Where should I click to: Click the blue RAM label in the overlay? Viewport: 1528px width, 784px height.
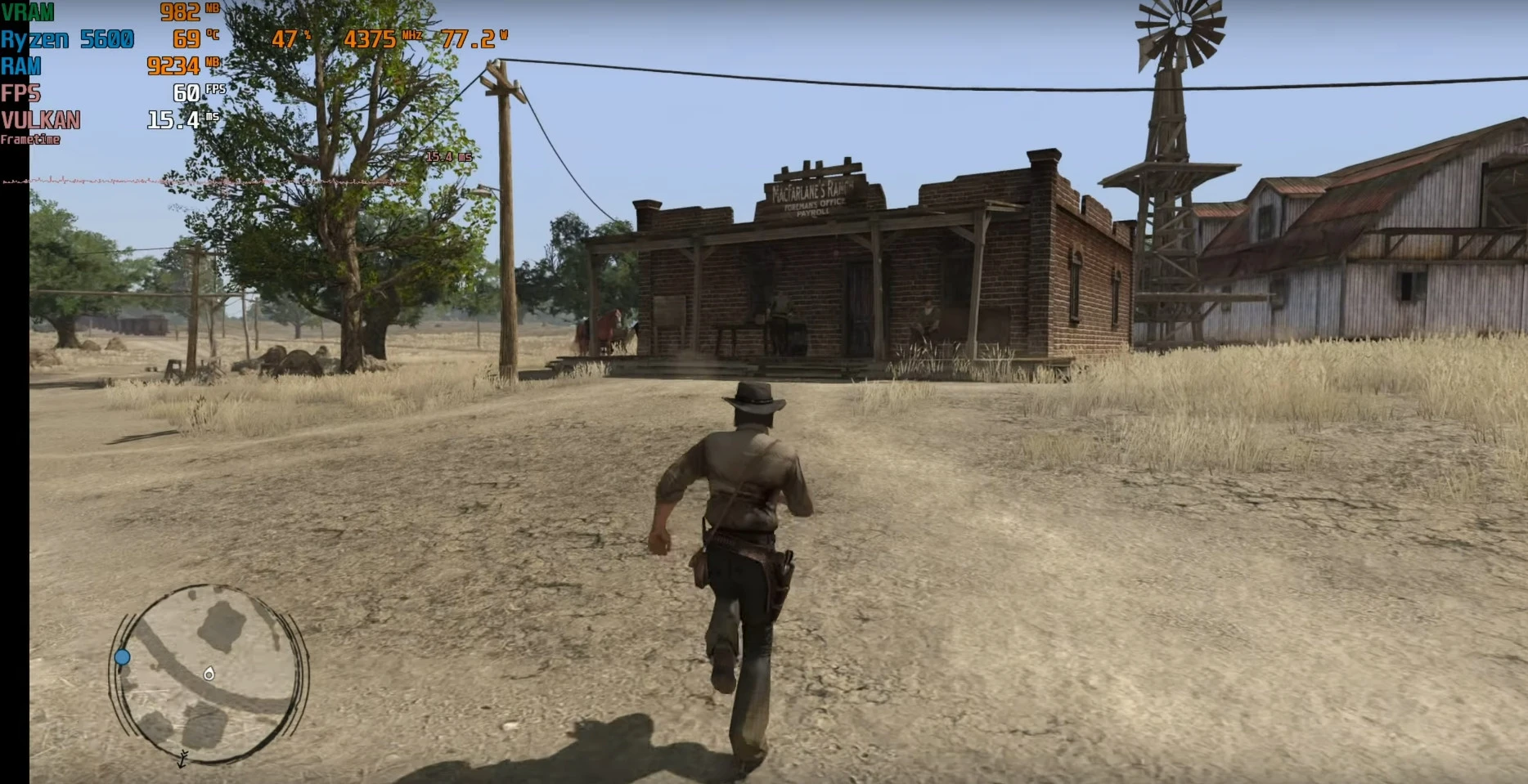tap(20, 67)
